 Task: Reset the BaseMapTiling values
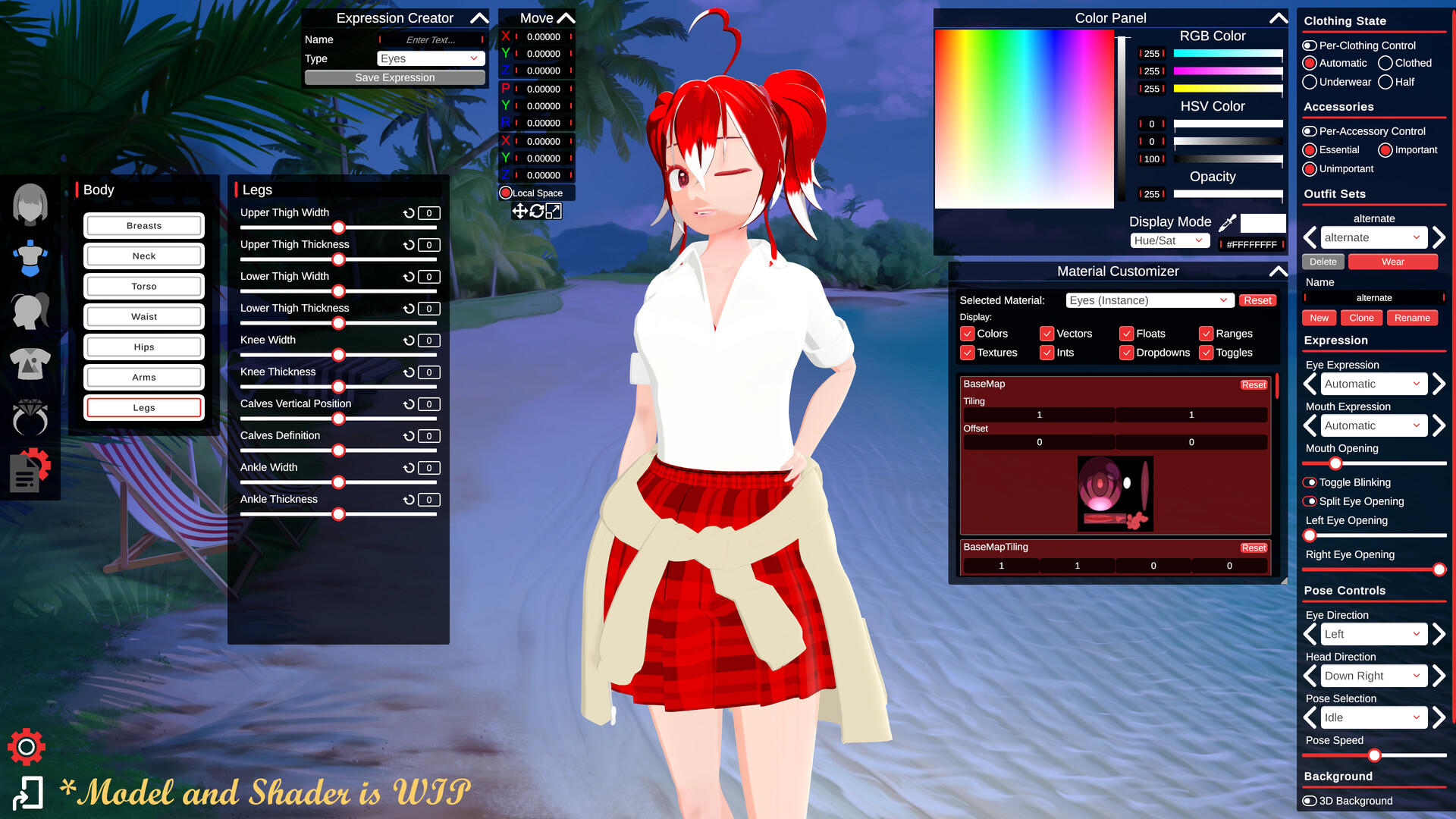pos(1254,548)
